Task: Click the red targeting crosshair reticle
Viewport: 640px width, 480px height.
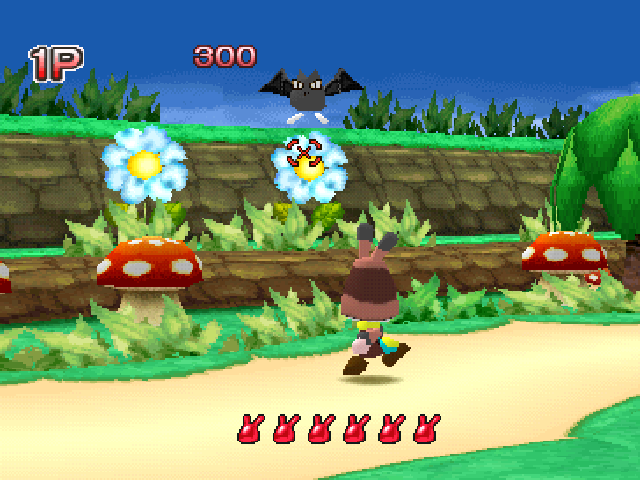Action: (303, 155)
